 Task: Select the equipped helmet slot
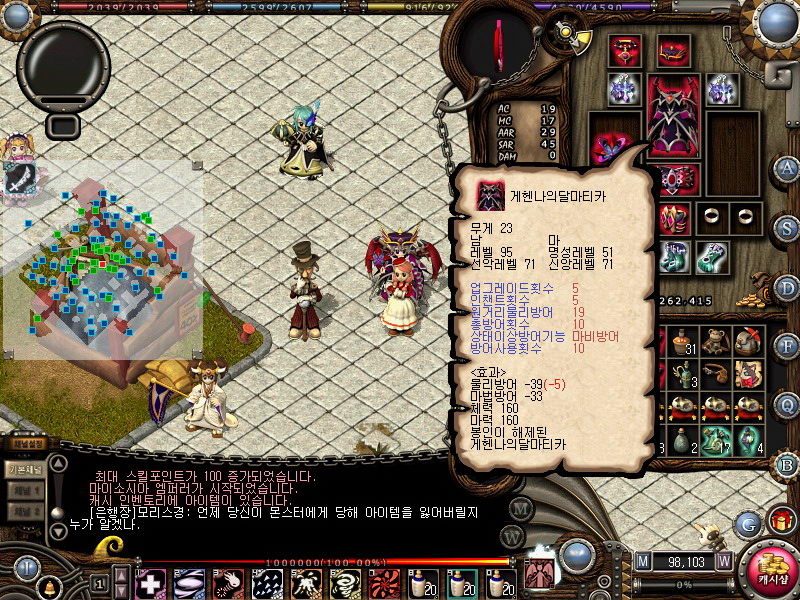coord(673,50)
